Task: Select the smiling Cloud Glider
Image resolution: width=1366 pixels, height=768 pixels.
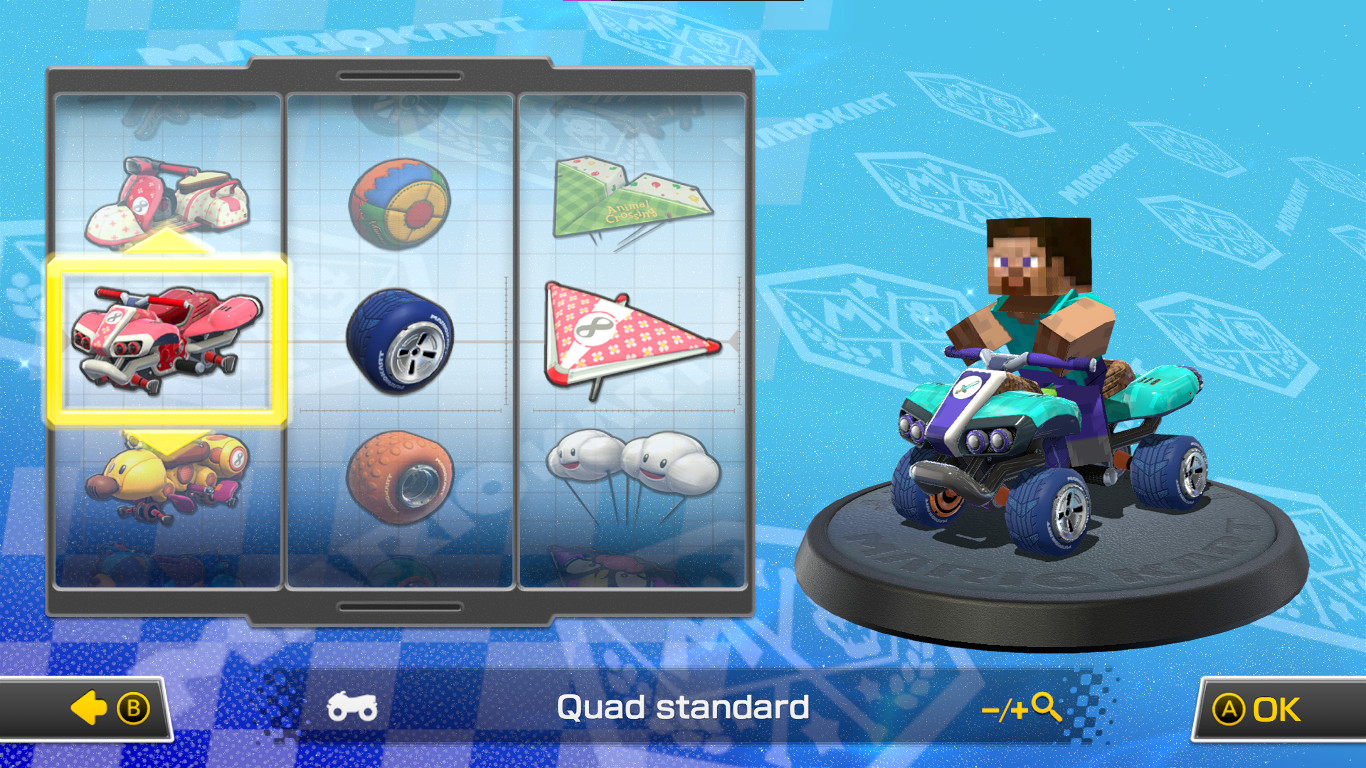Action: (x=635, y=470)
